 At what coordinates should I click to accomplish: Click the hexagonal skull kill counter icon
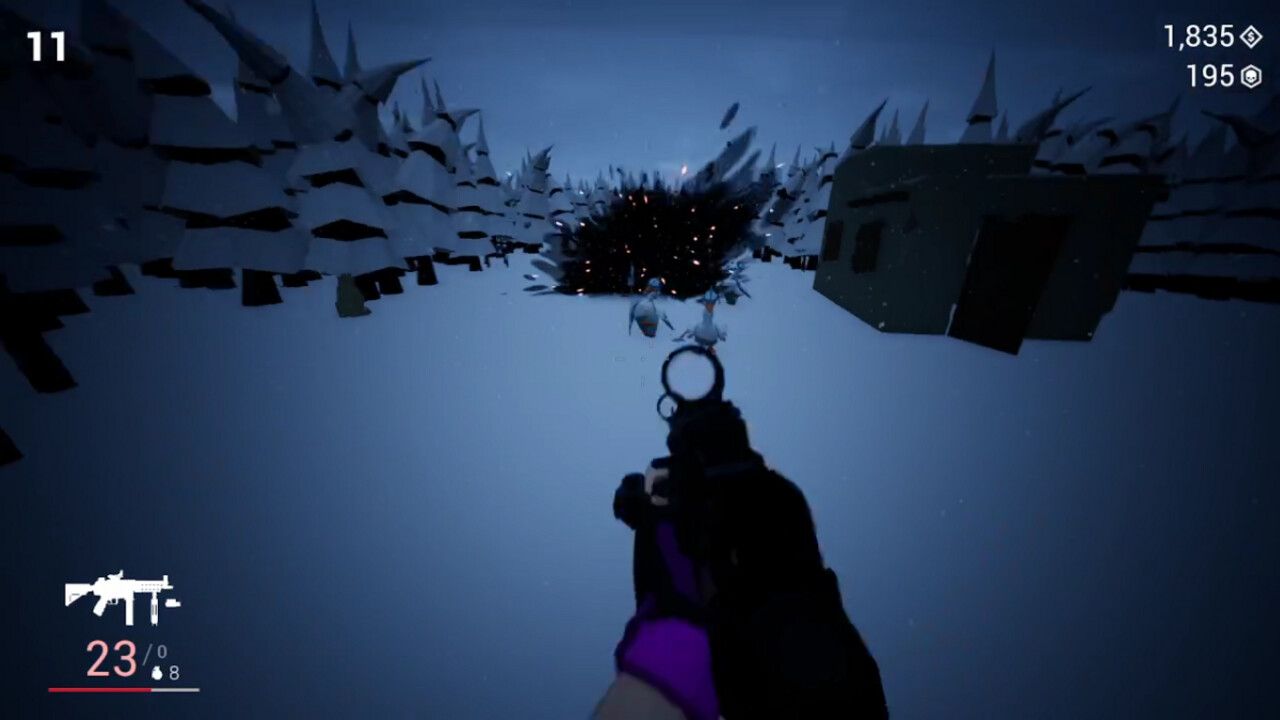point(1251,76)
